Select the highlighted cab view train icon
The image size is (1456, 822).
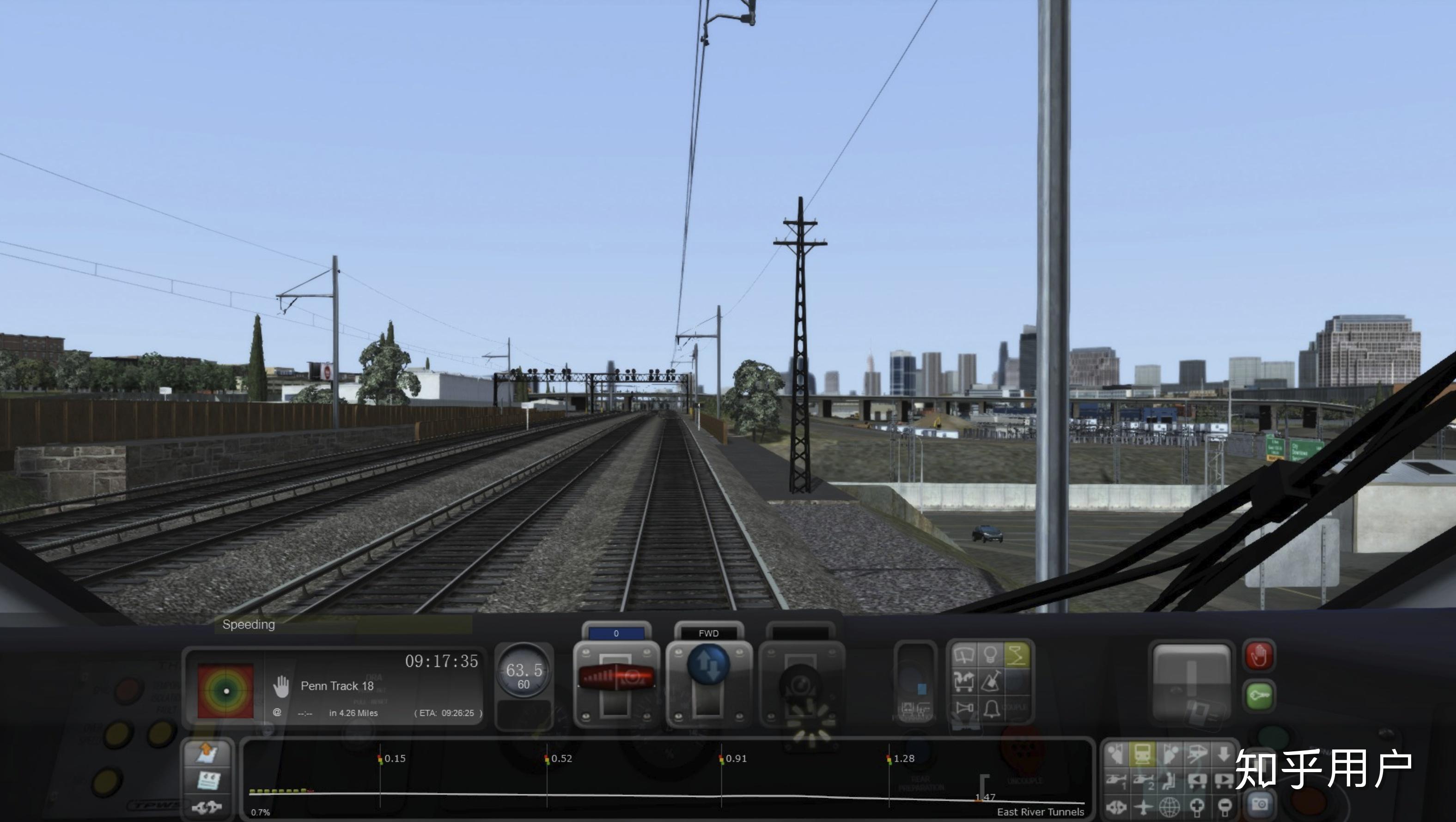(x=1142, y=754)
